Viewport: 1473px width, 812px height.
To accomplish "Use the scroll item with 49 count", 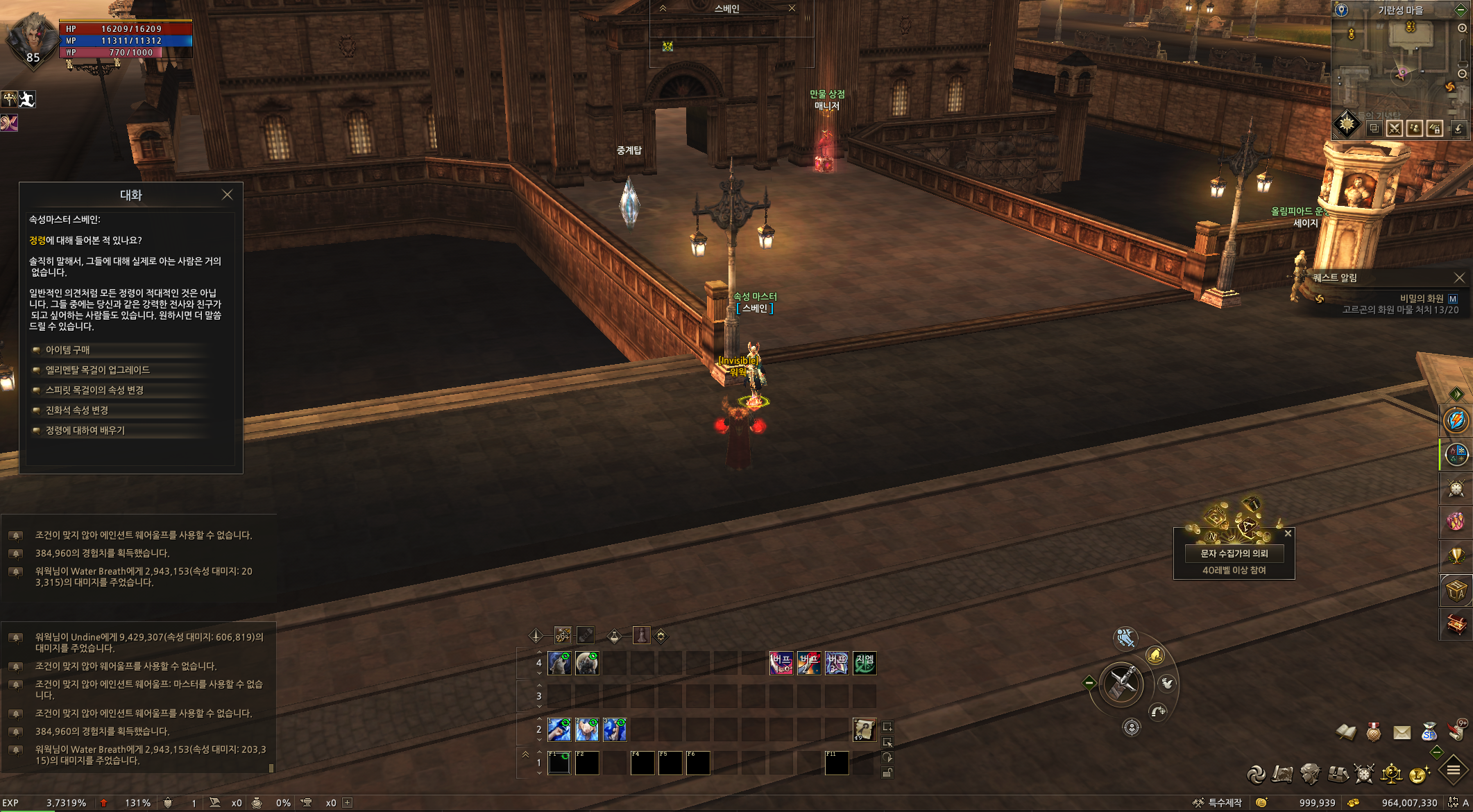I will [864, 729].
